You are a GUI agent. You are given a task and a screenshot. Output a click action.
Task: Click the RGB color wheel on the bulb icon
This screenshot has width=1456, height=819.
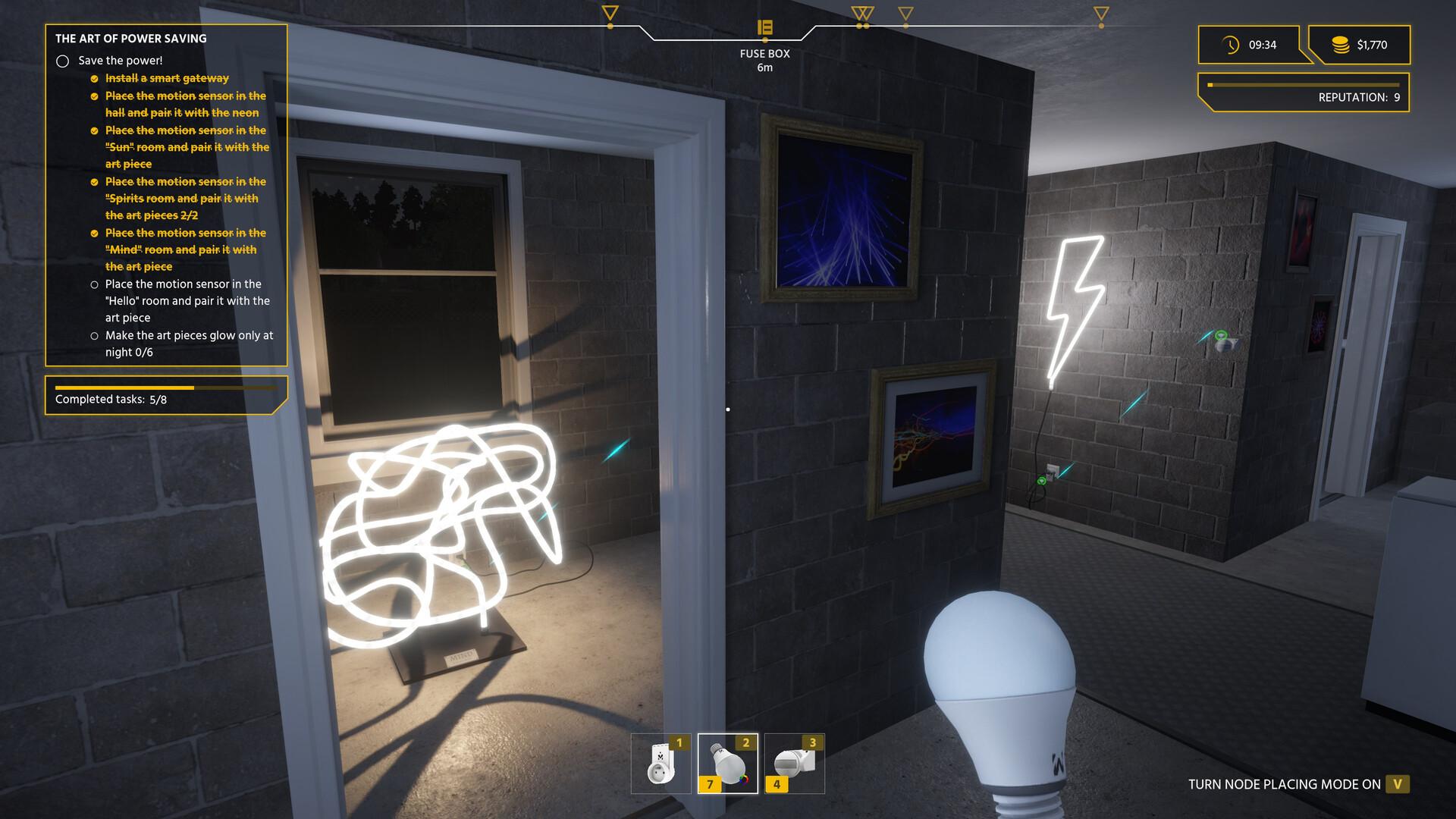point(745,780)
